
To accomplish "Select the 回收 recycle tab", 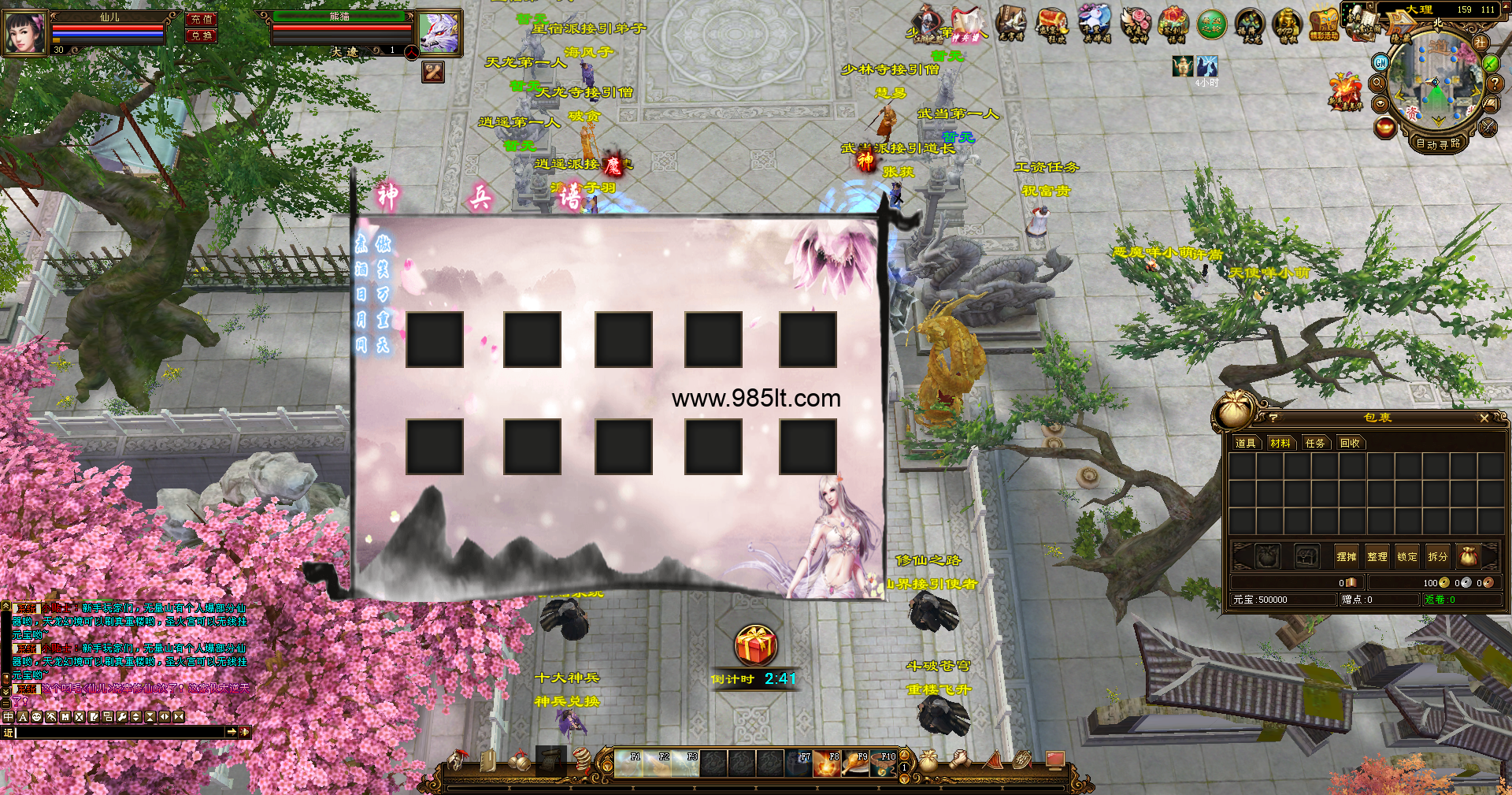I will tap(1350, 444).
